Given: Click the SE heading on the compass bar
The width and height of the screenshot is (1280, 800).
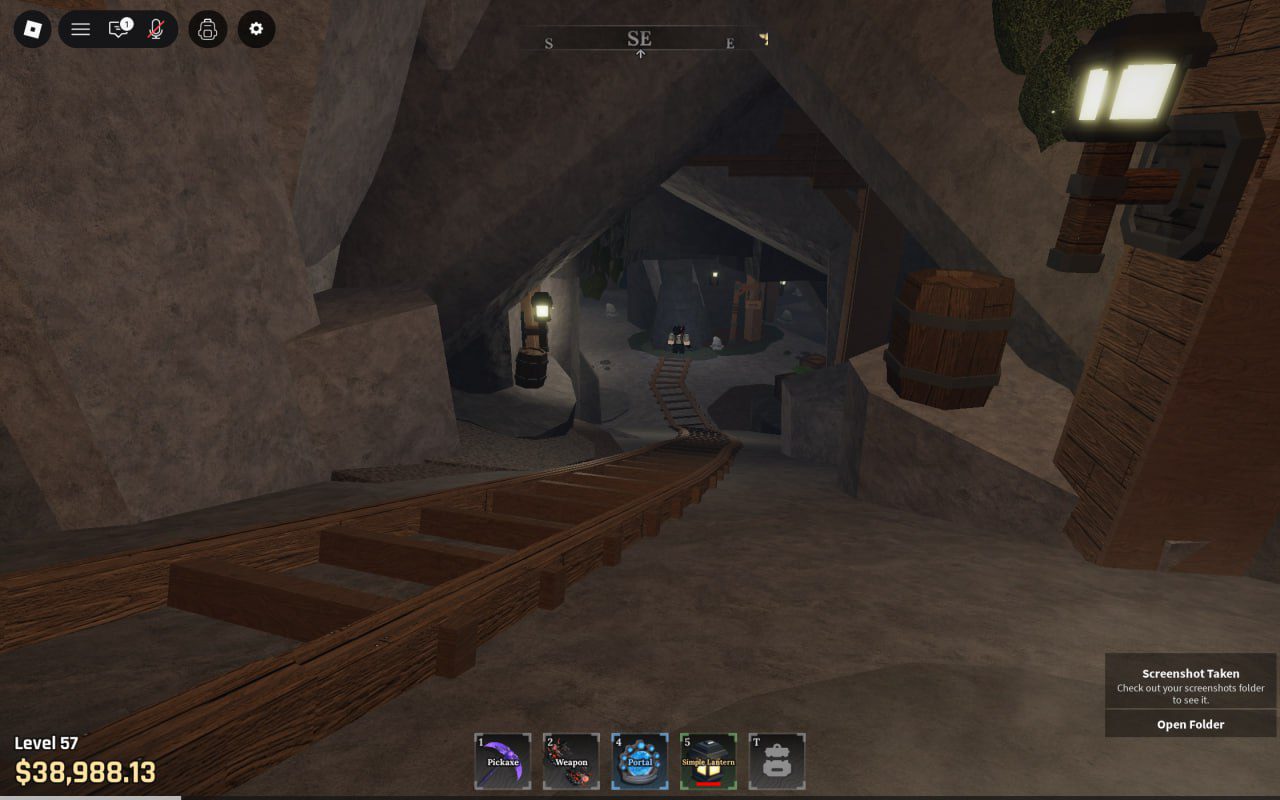Looking at the screenshot, I should pos(640,38).
